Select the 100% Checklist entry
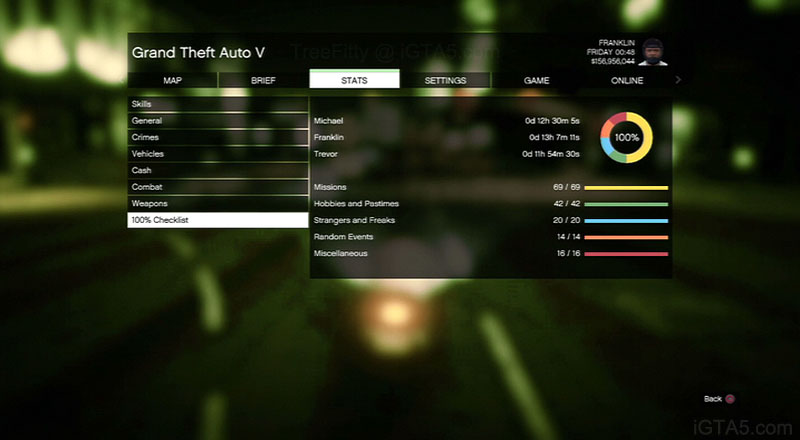The image size is (800, 440). tap(217, 220)
